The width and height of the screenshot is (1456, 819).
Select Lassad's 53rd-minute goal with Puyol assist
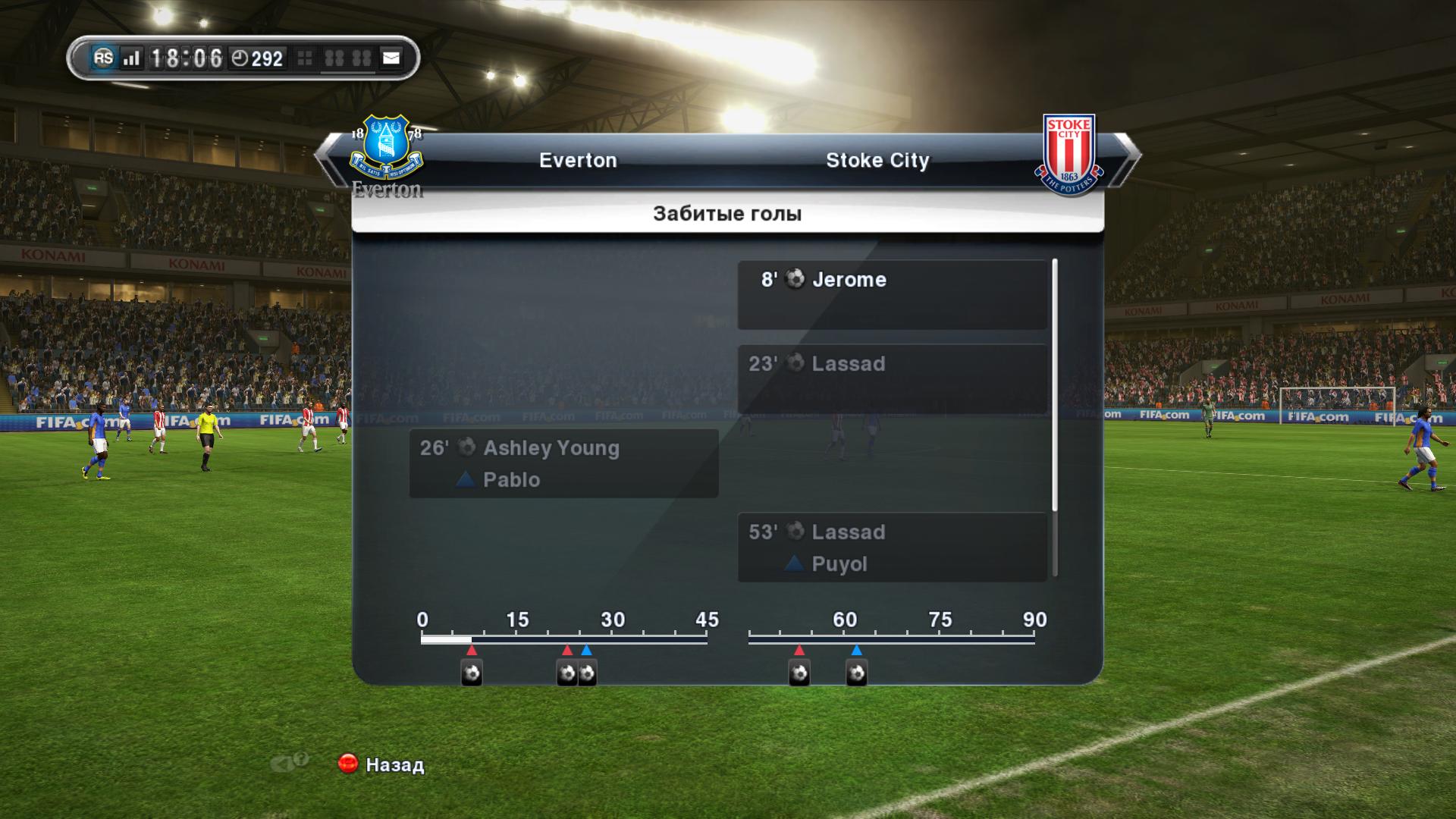coord(892,547)
